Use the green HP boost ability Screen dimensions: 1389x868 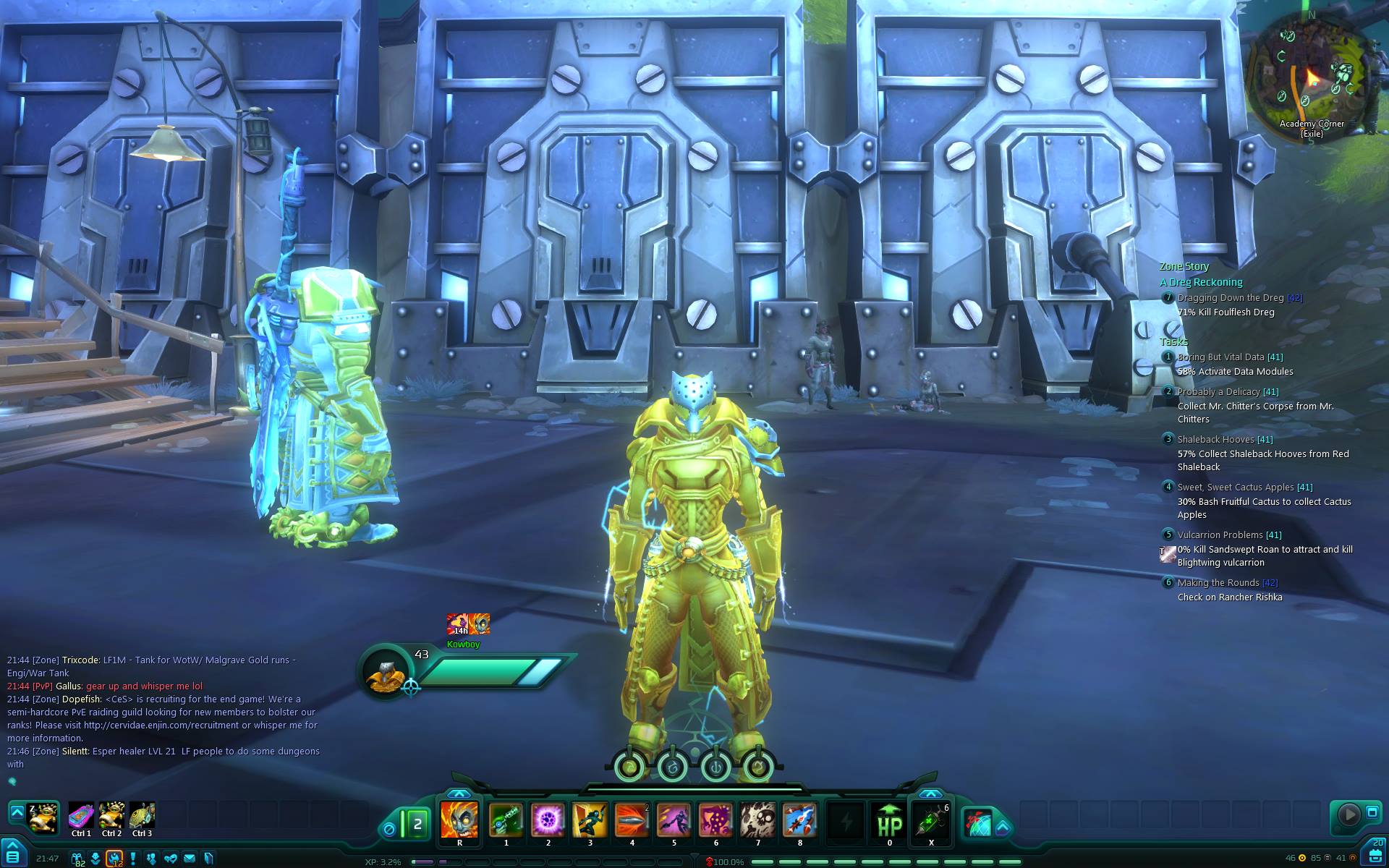coord(889,820)
